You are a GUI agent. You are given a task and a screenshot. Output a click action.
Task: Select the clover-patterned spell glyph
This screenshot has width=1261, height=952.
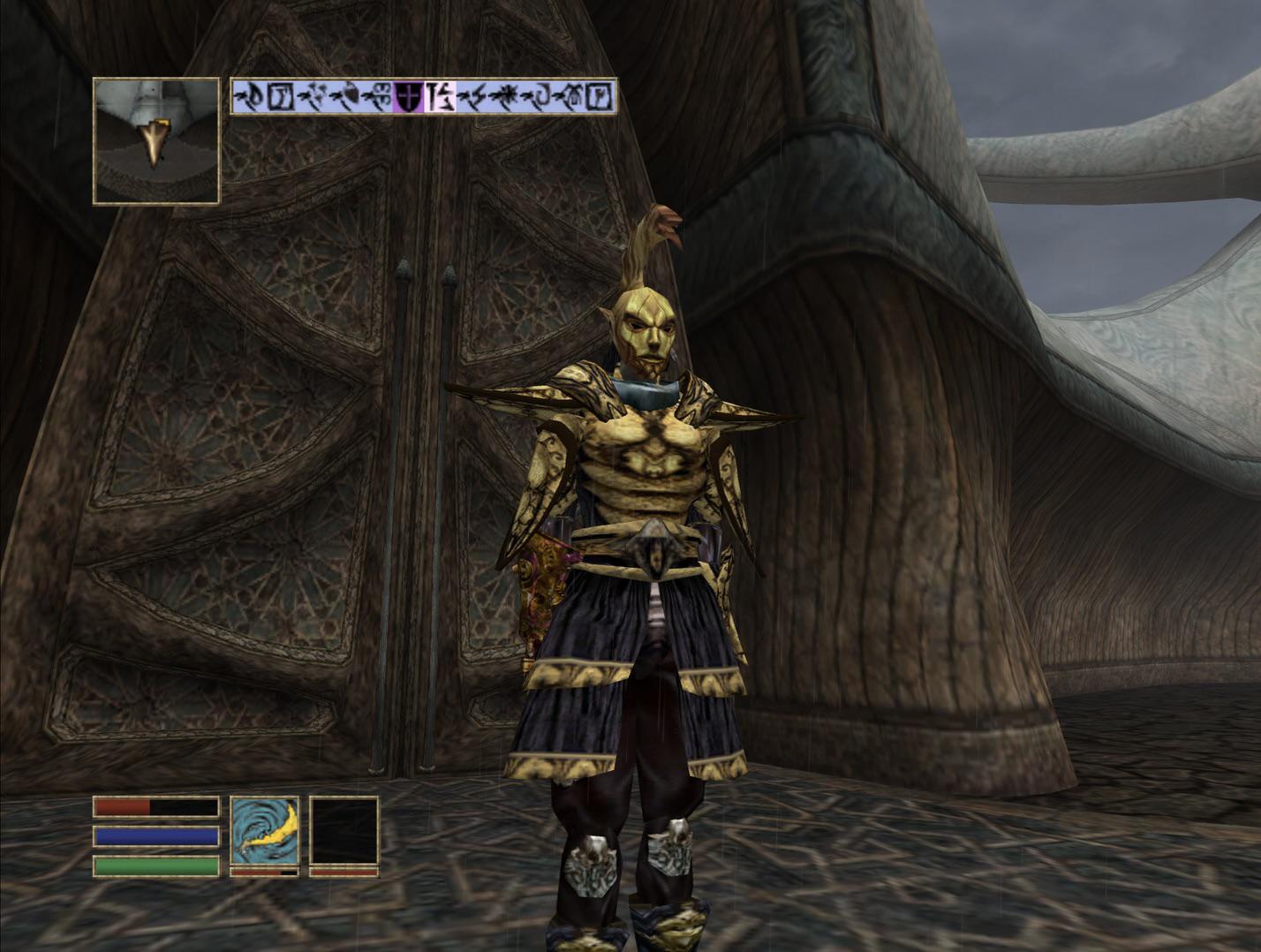pyautogui.click(x=380, y=95)
